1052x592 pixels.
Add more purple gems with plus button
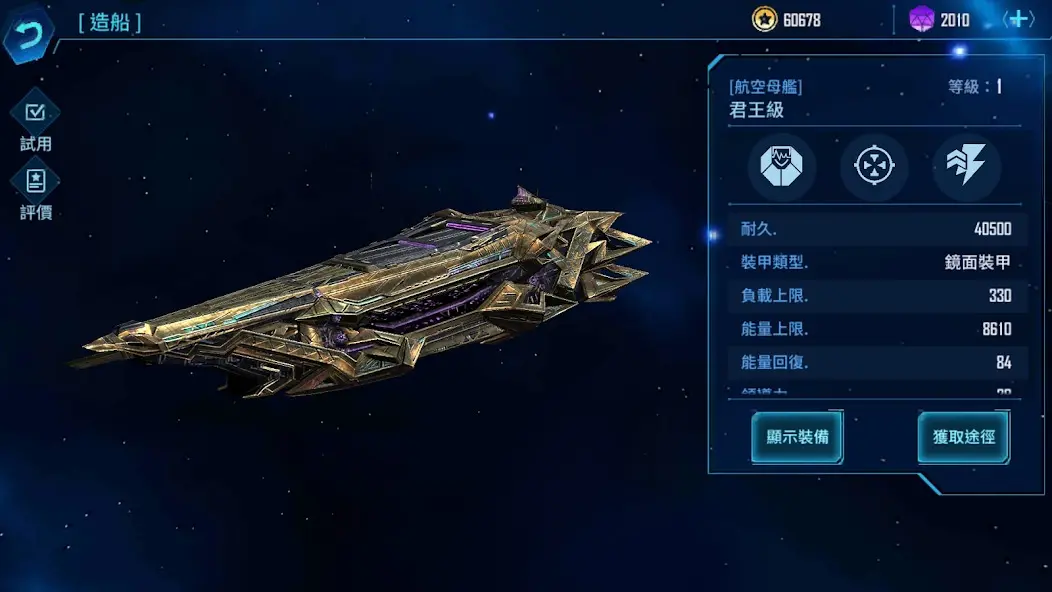click(x=1019, y=19)
